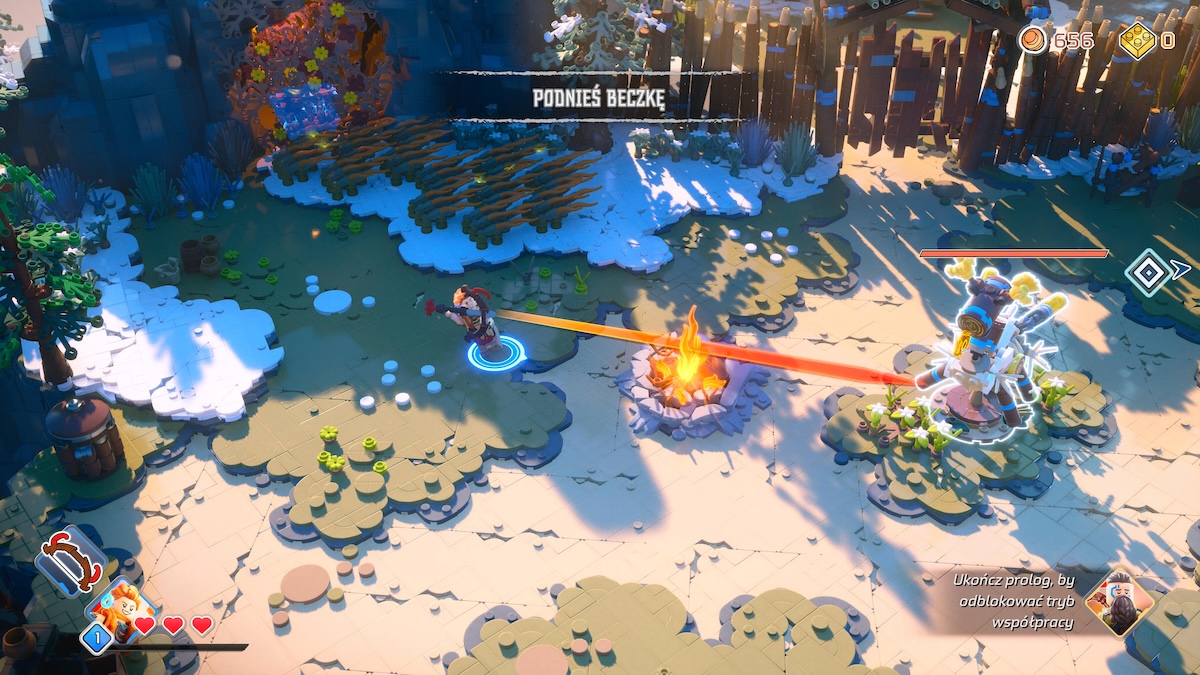The height and width of the screenshot is (675, 1200).
Task: Click Aloy's character portrait
Action: click(121, 609)
